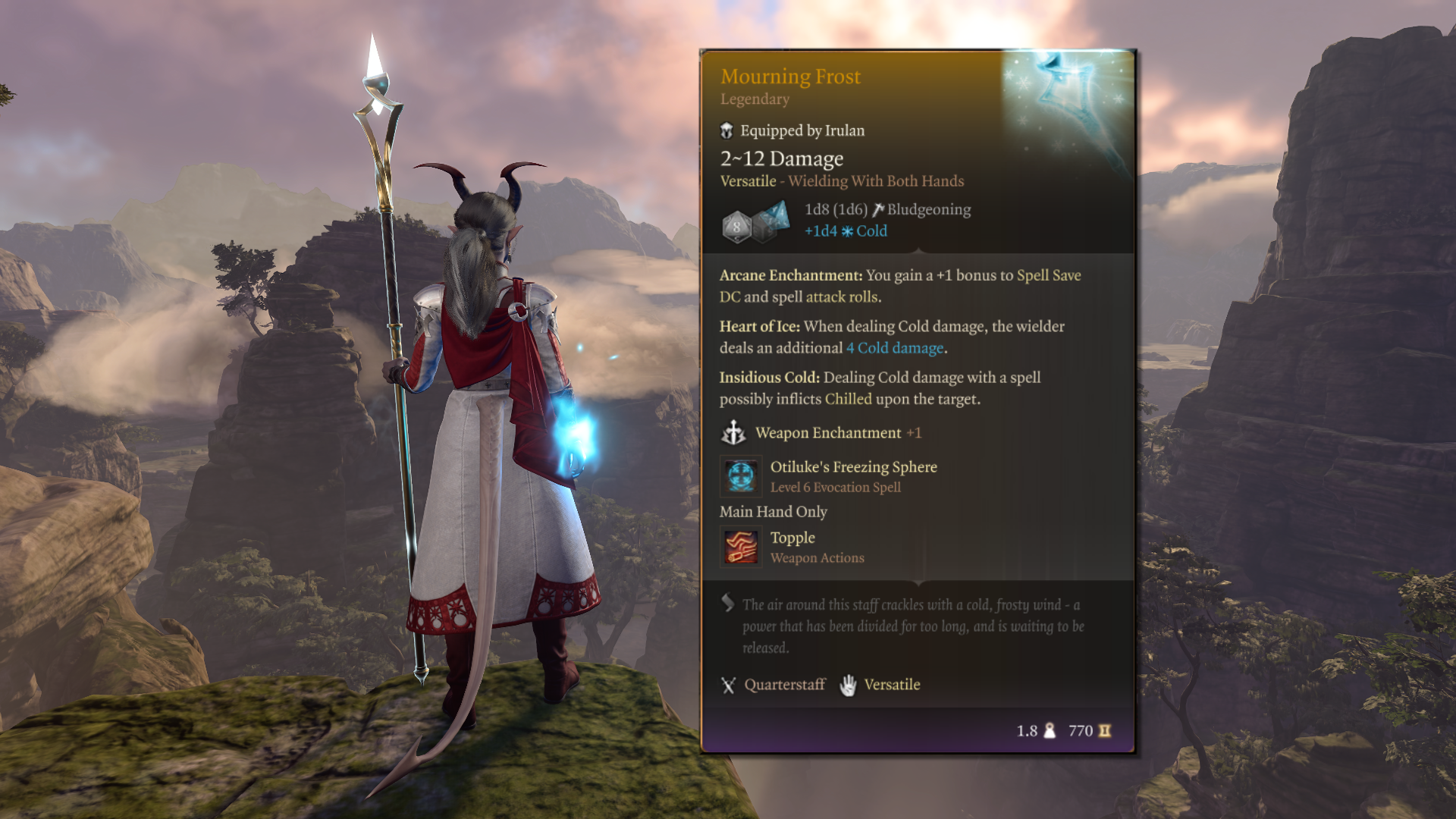Select the Quarterstaff weapon type tag
This screenshot has width=1456, height=819.
773,685
